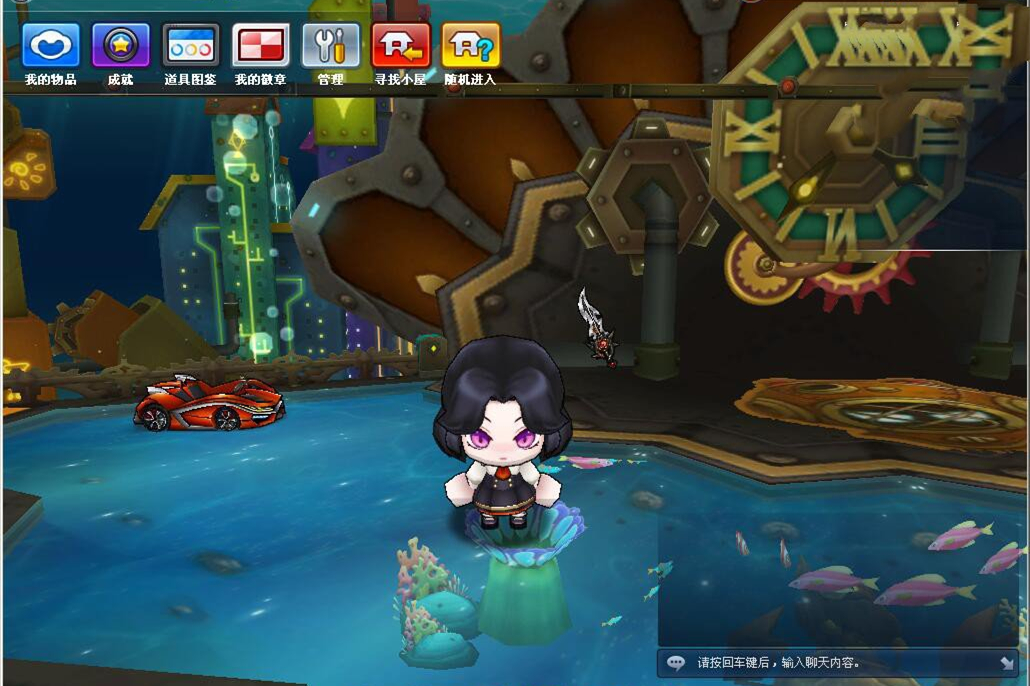This screenshot has width=1030, height=686.
Task: Open 我的徽章 (My Badges)
Action: (x=260, y=46)
